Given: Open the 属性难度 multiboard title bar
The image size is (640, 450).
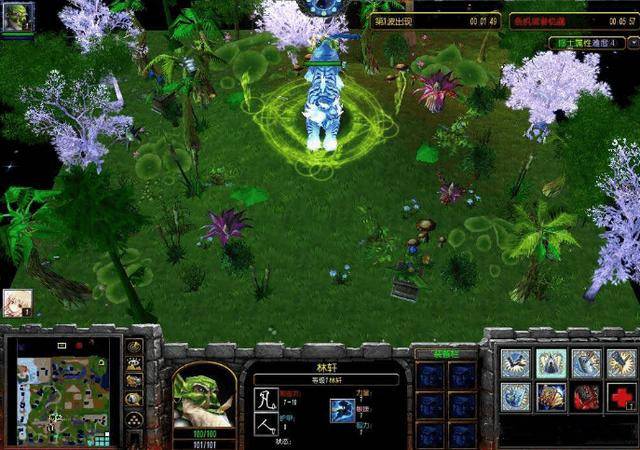Looking at the screenshot, I should coord(587,43).
